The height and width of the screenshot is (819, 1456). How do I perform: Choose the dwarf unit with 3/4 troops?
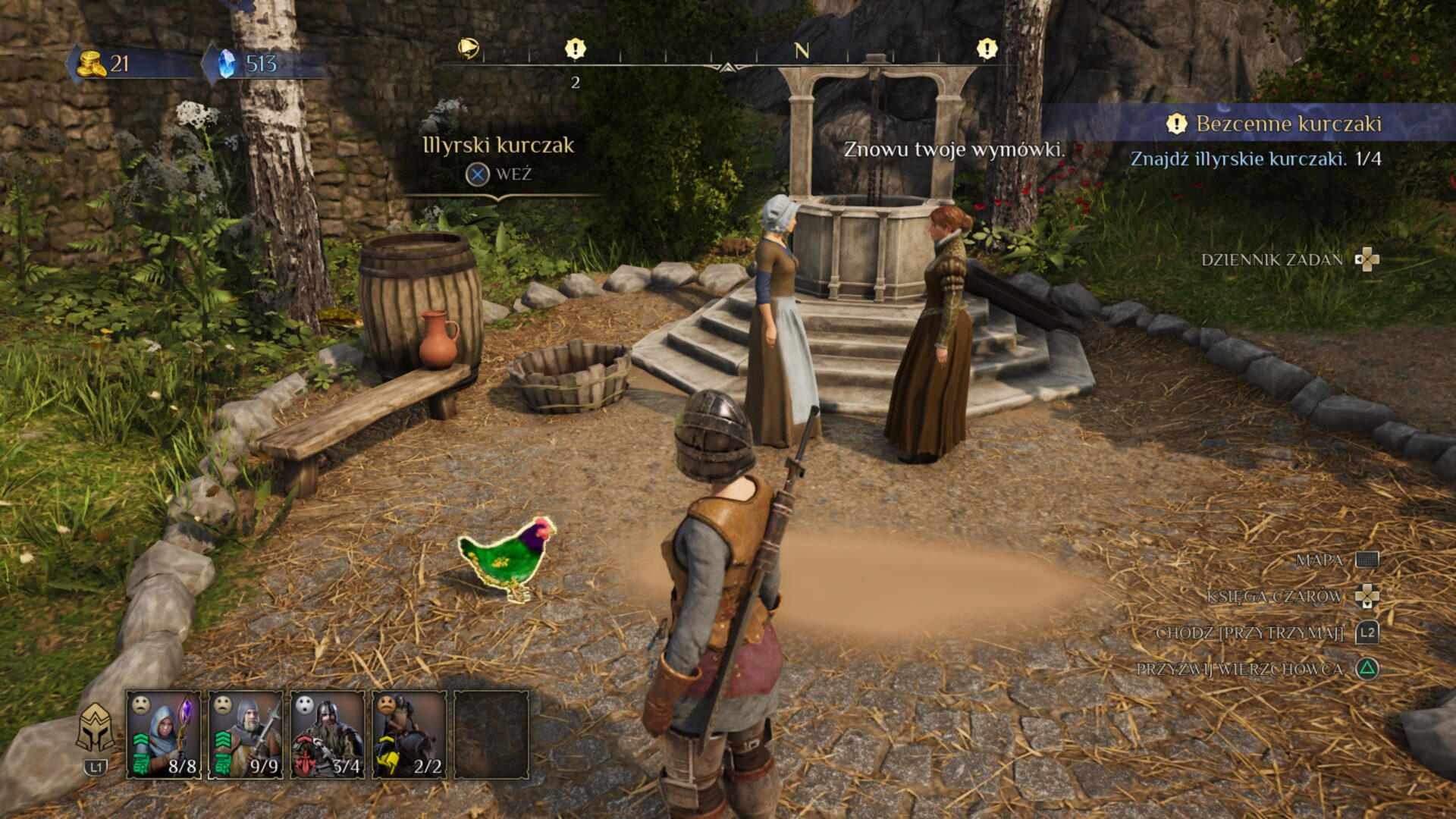[x=327, y=733]
